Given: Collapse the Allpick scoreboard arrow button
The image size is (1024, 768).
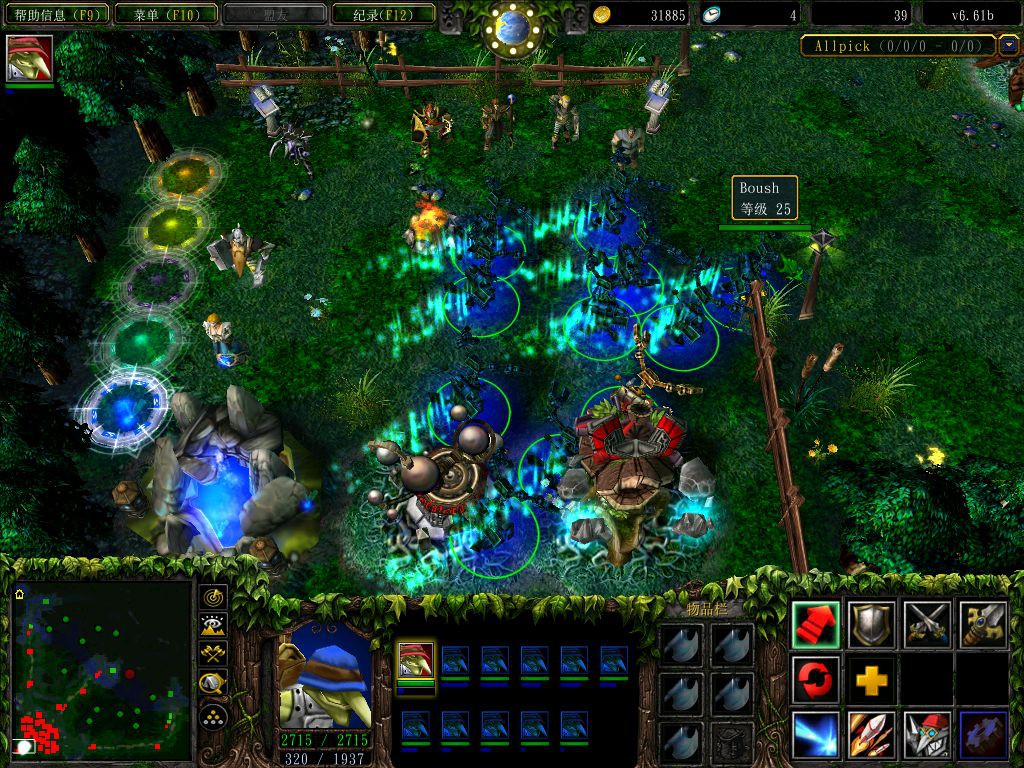Looking at the screenshot, I should (1009, 45).
